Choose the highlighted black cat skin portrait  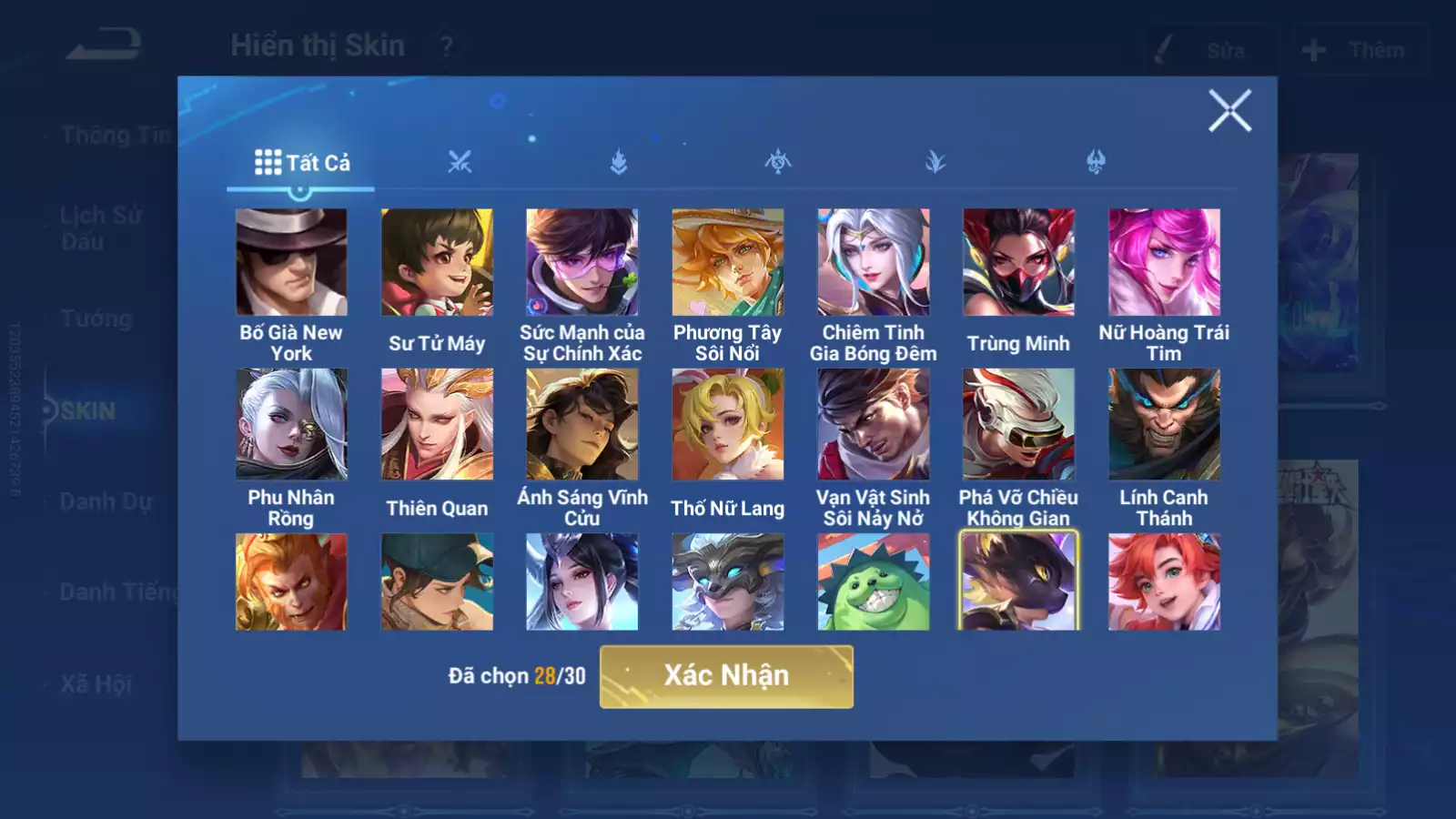1018,582
